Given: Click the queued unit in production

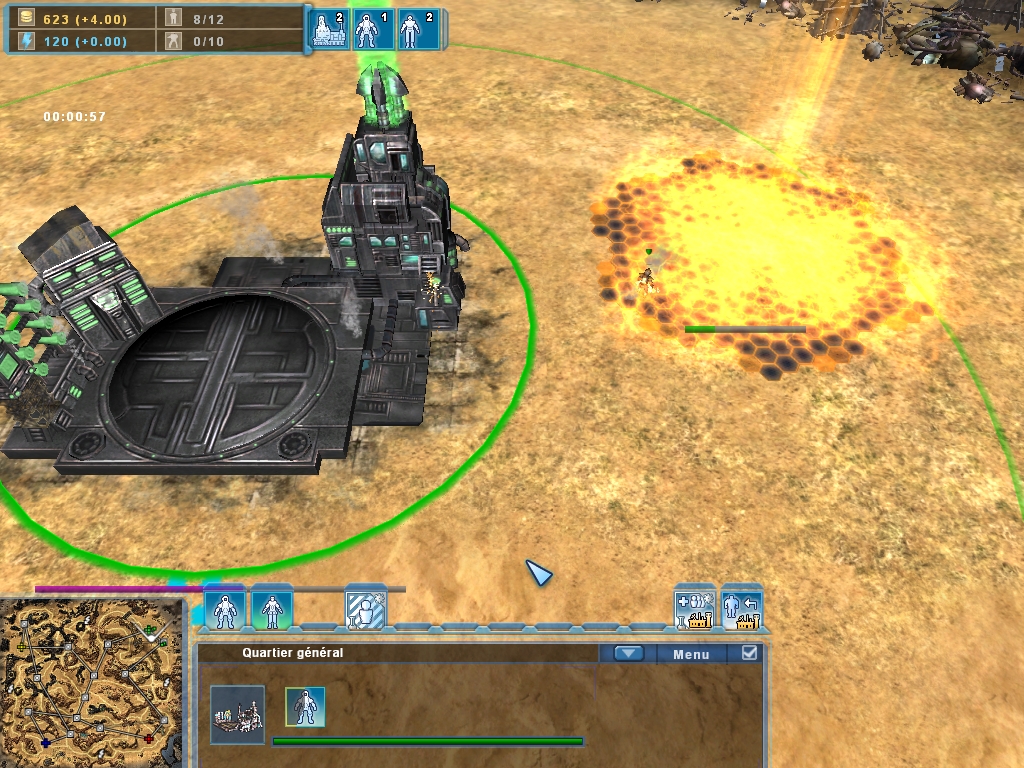Looking at the screenshot, I should [x=305, y=707].
